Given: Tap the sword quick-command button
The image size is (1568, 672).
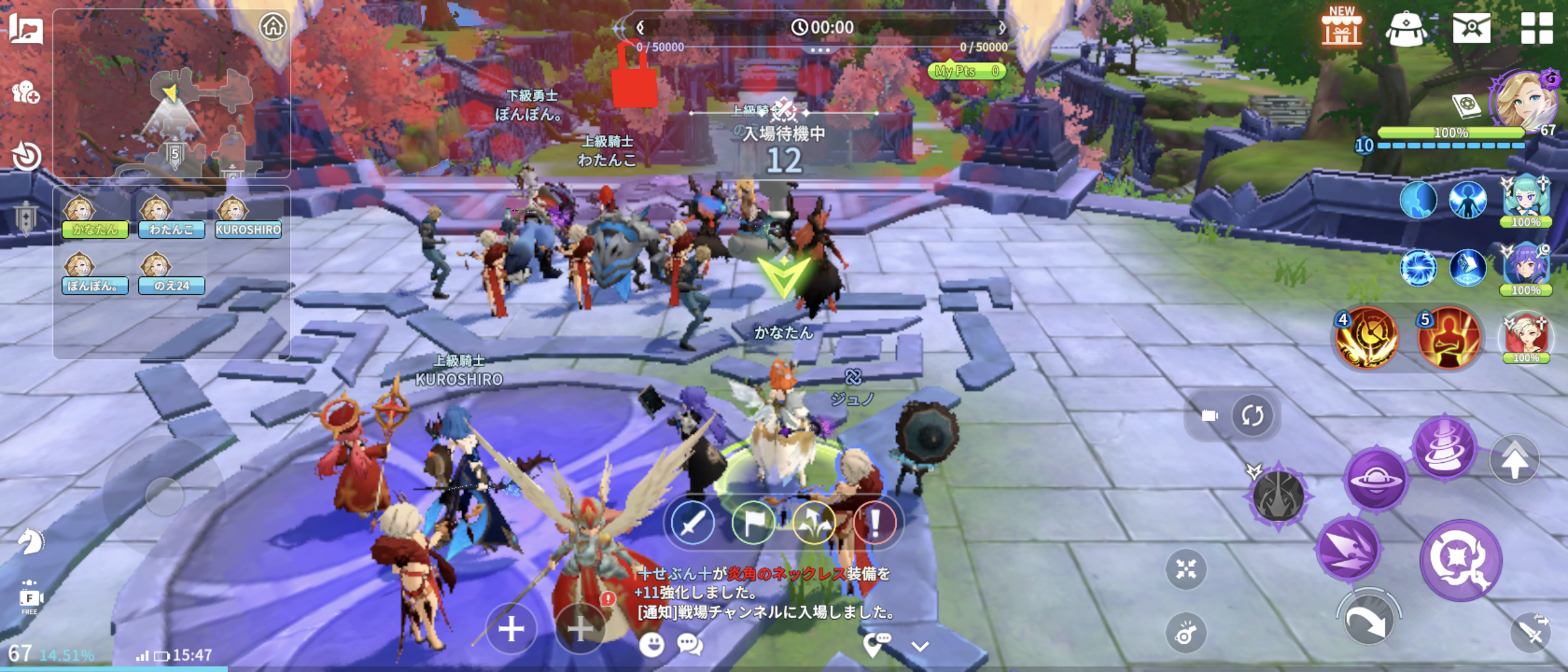Looking at the screenshot, I should [692, 523].
